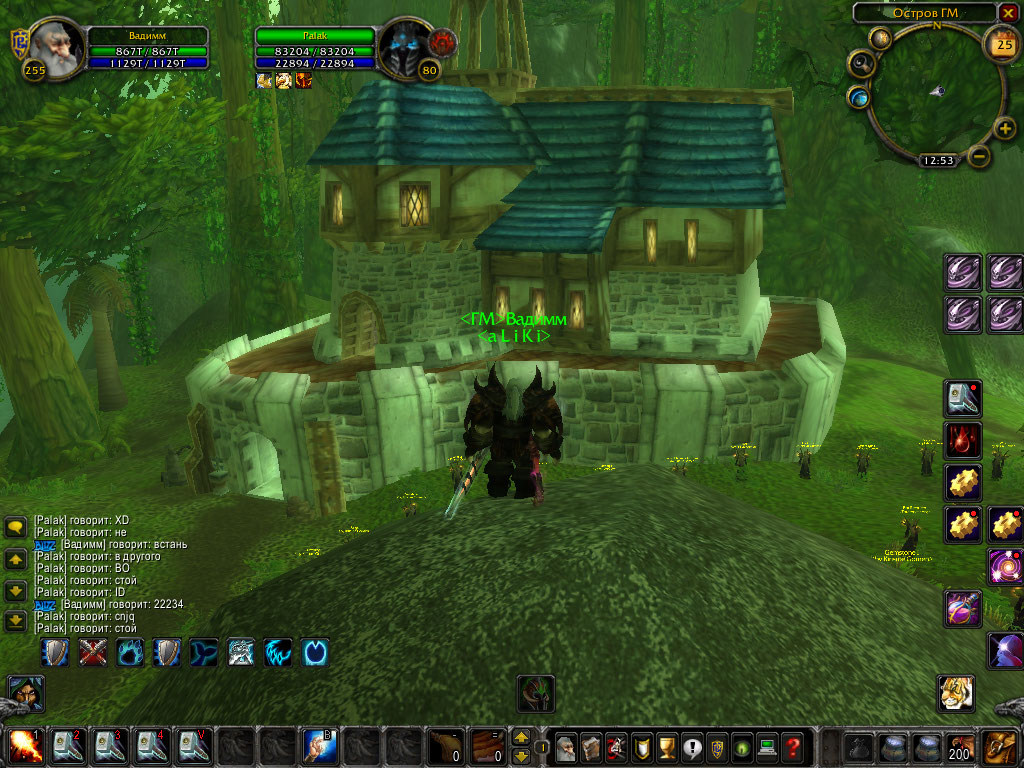Click the tiger pet icon
The height and width of the screenshot is (768, 1024).
click(x=956, y=693)
